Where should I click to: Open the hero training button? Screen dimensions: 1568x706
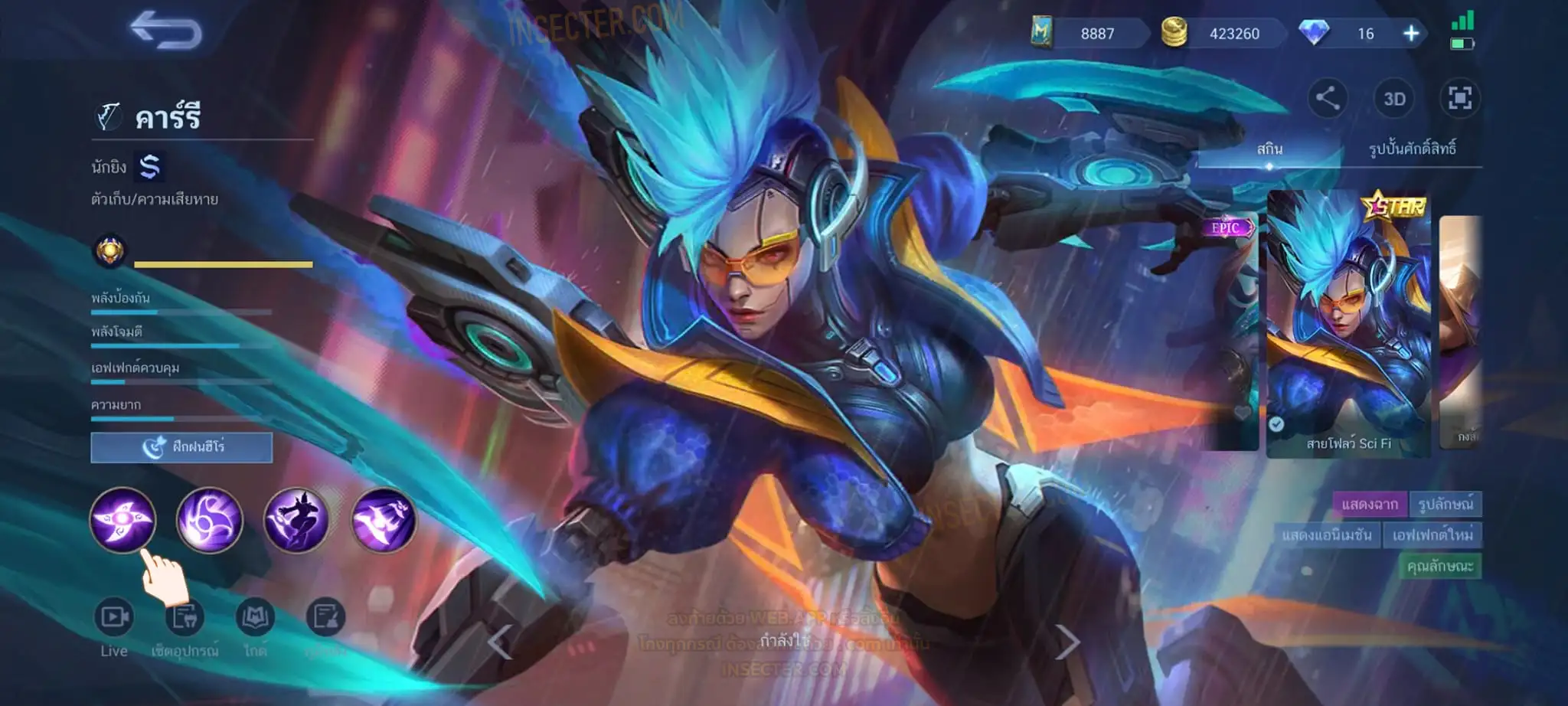[181, 447]
